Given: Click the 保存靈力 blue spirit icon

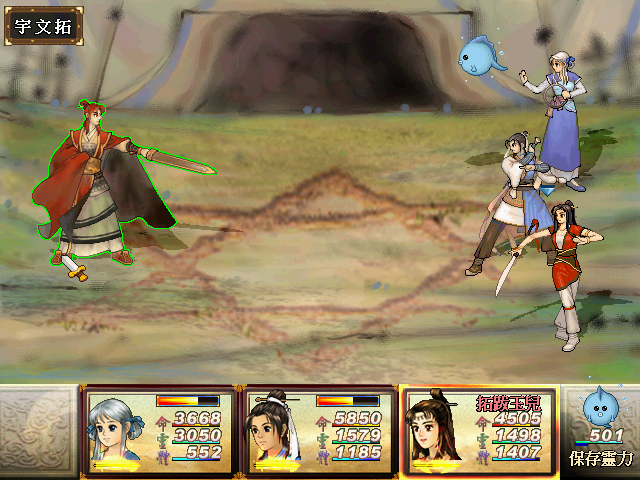Looking at the screenshot, I should [x=602, y=408].
